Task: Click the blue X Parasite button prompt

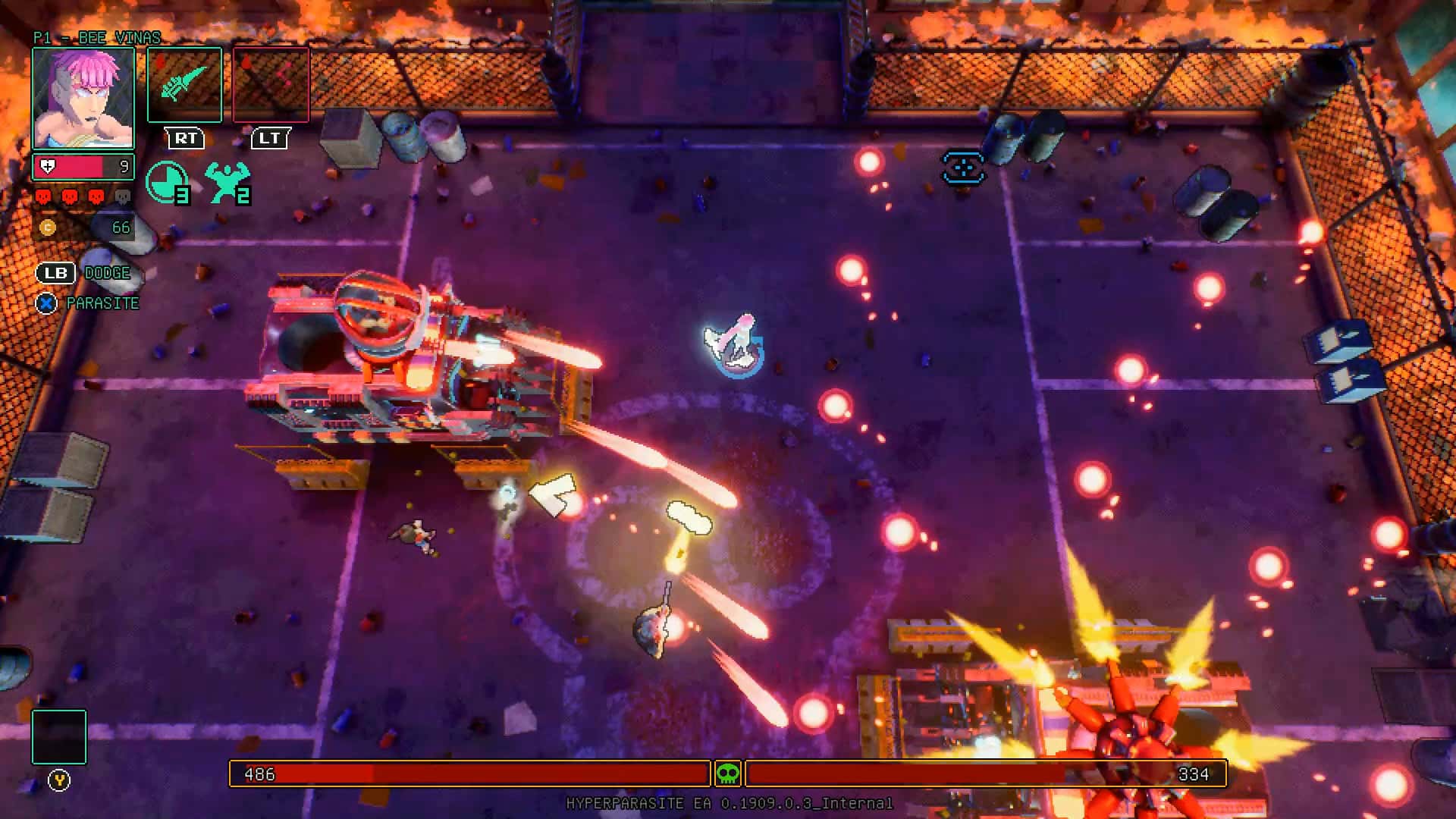Action: (x=45, y=303)
